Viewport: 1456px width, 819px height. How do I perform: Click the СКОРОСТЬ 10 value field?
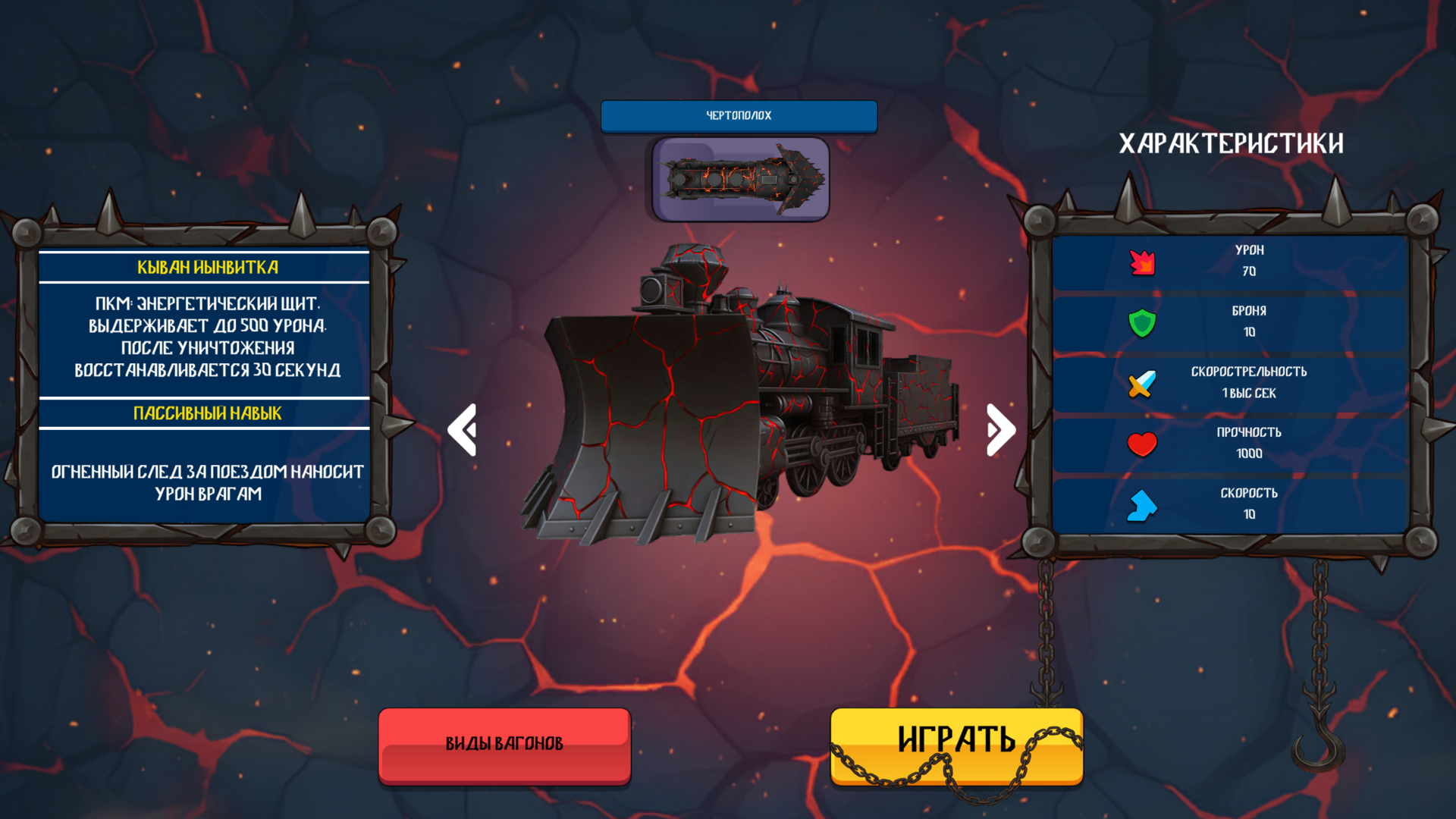(x=1248, y=514)
